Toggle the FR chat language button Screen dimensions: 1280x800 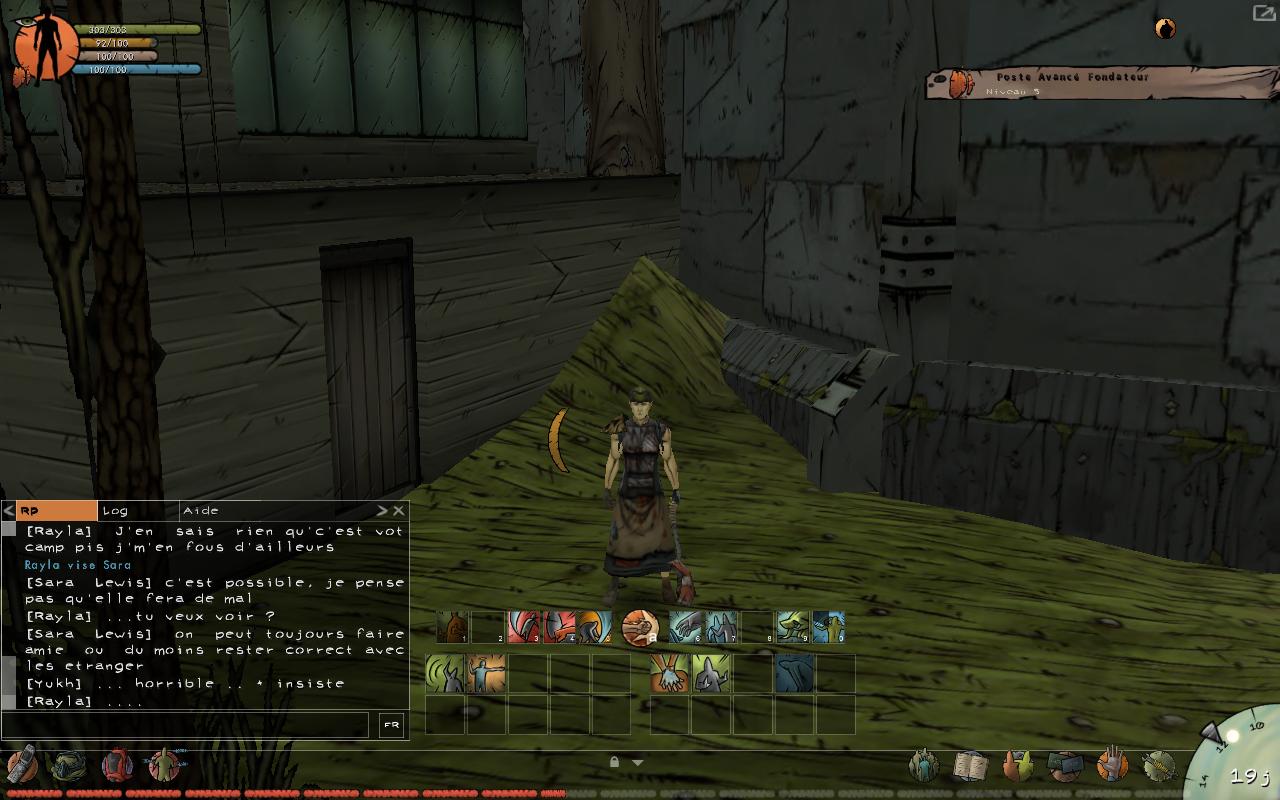coord(391,725)
